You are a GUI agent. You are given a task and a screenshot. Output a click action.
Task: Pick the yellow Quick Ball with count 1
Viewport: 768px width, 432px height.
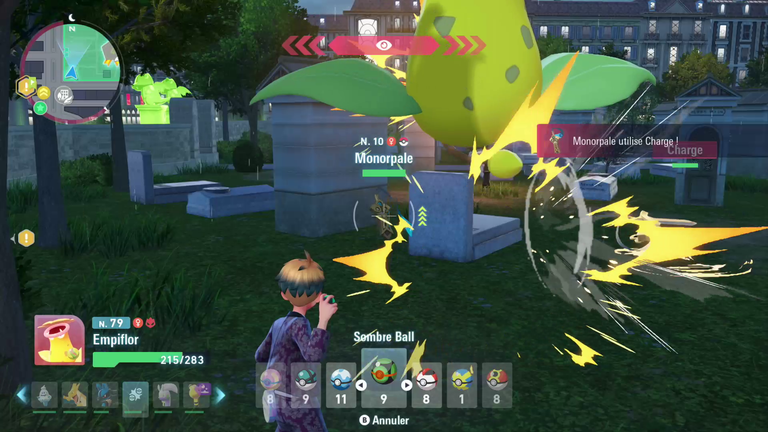462,384
